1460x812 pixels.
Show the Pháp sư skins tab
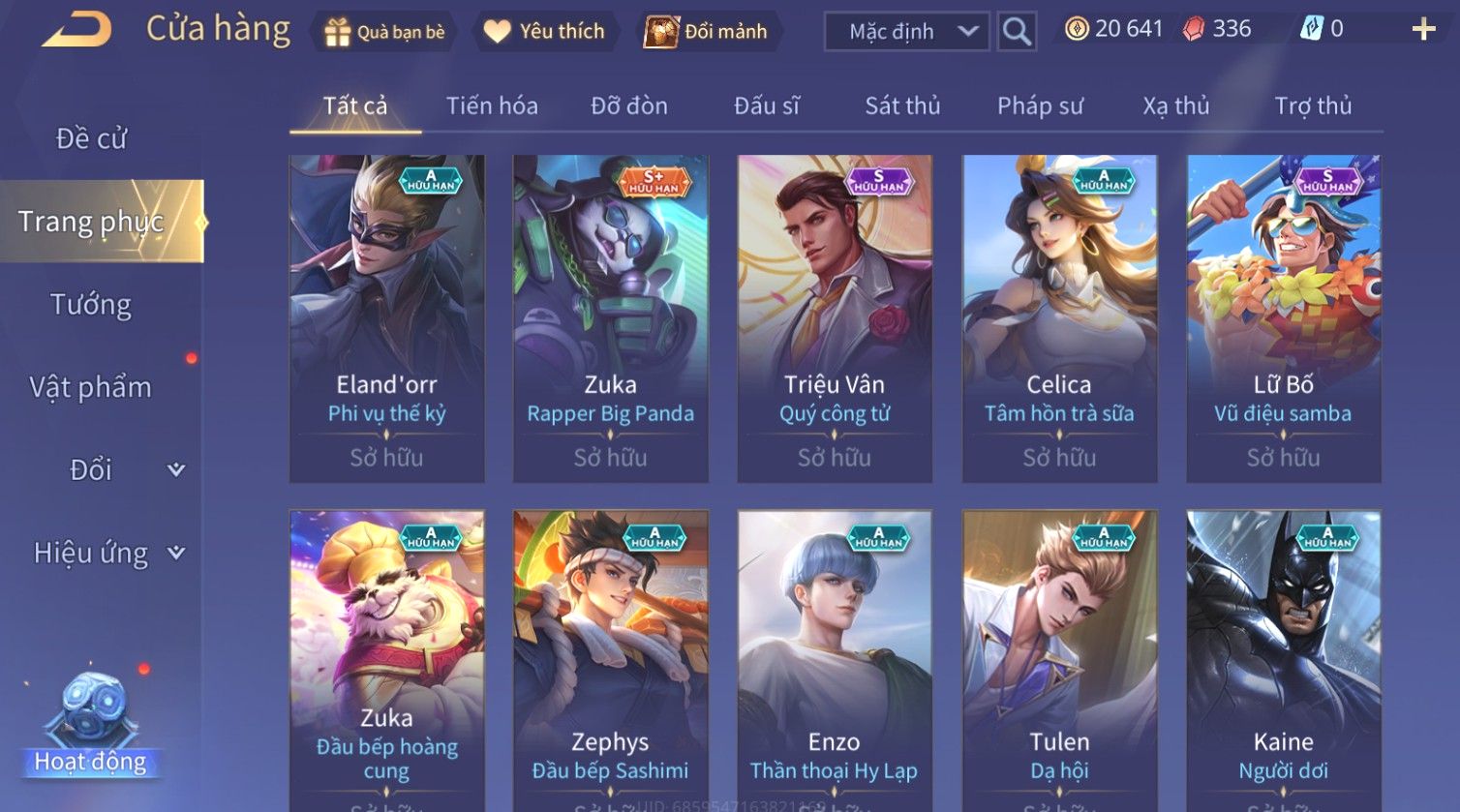coord(1040,105)
